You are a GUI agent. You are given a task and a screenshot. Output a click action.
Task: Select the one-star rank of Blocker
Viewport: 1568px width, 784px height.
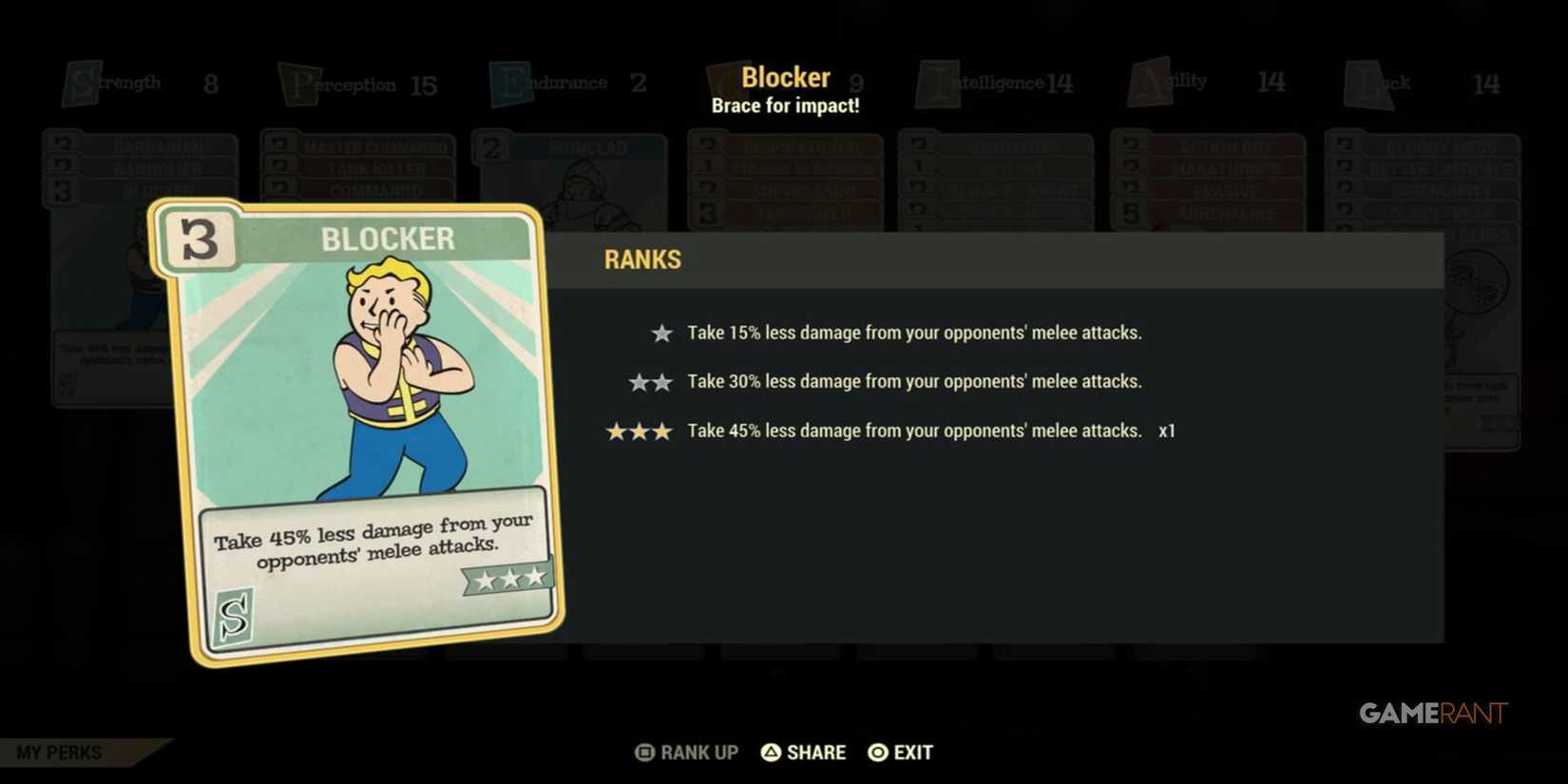click(660, 333)
